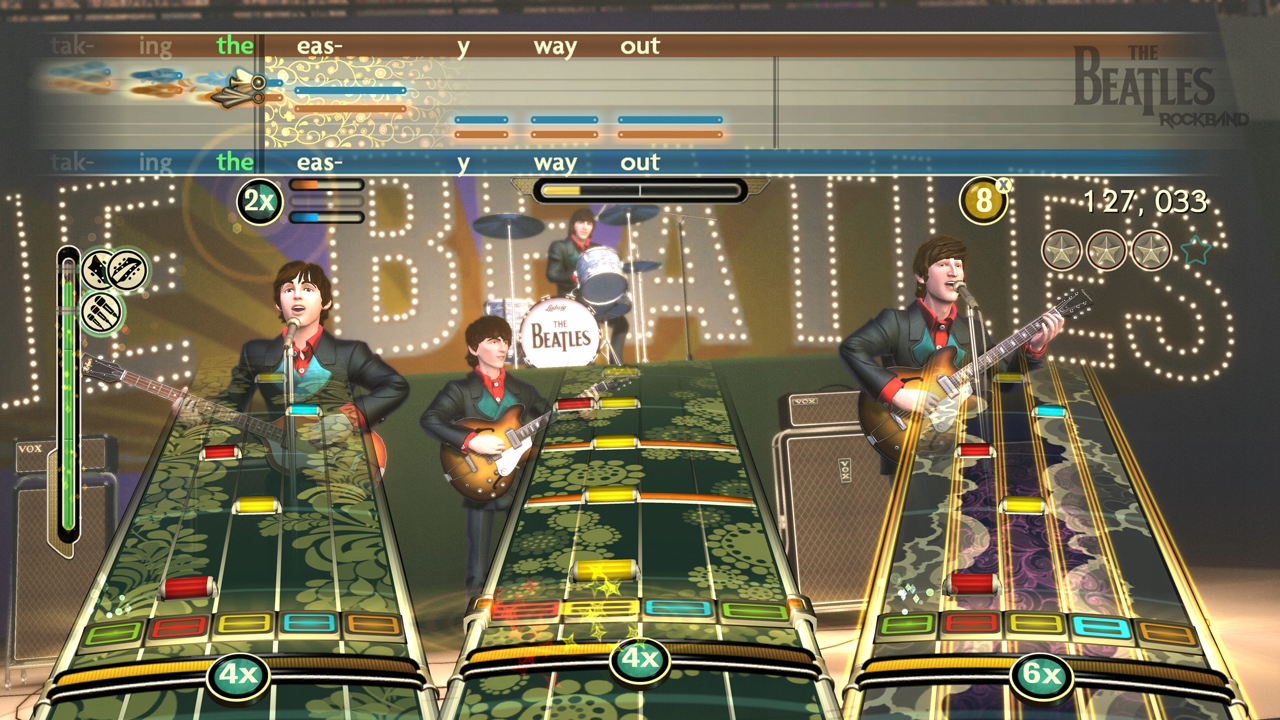Select the dual microphones icon

(103, 312)
